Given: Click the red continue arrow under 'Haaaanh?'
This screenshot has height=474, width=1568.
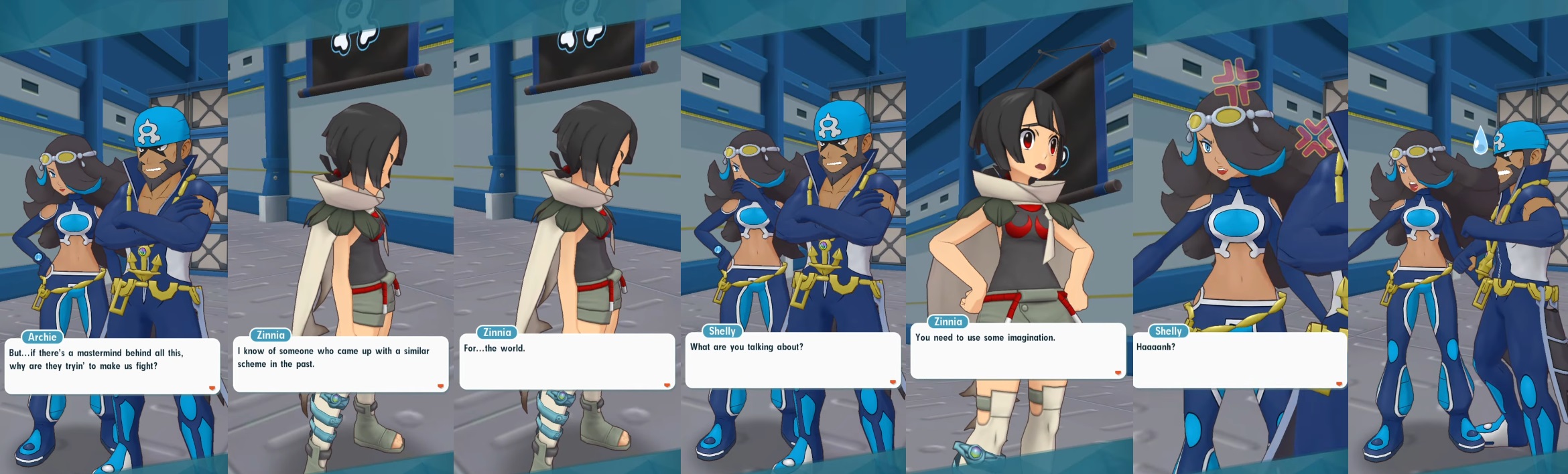Looking at the screenshot, I should pyautogui.click(x=1339, y=384).
